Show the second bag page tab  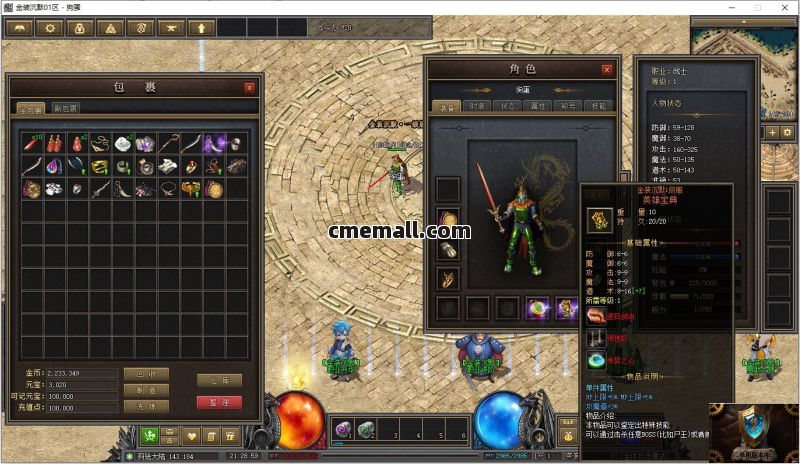[66, 108]
